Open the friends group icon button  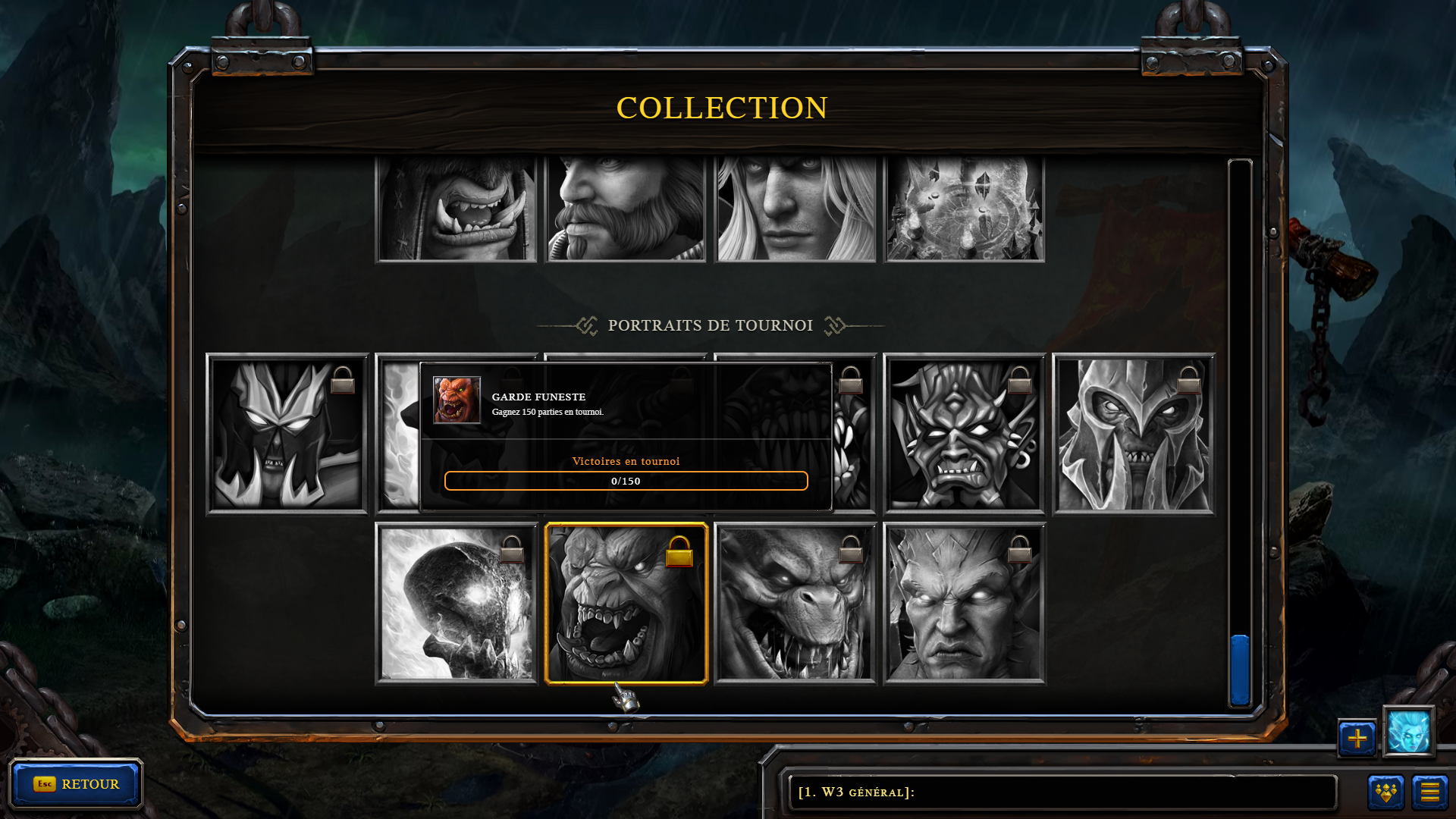click(1385, 792)
